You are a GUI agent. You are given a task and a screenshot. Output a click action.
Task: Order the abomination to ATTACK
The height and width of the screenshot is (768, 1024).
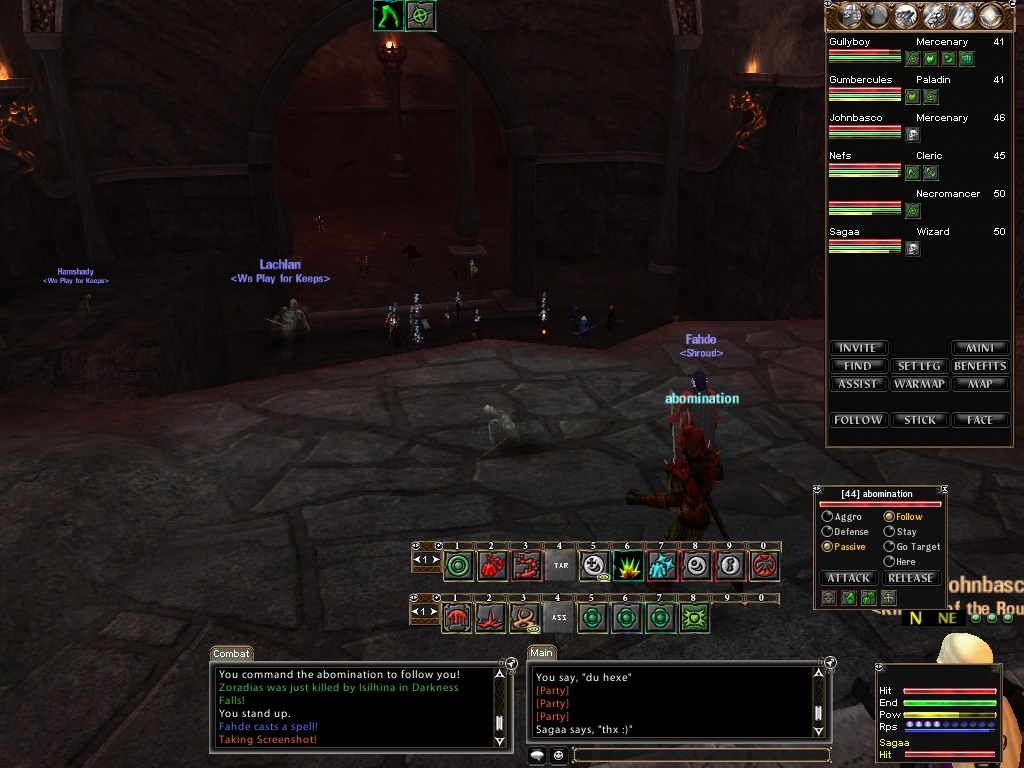click(x=849, y=578)
